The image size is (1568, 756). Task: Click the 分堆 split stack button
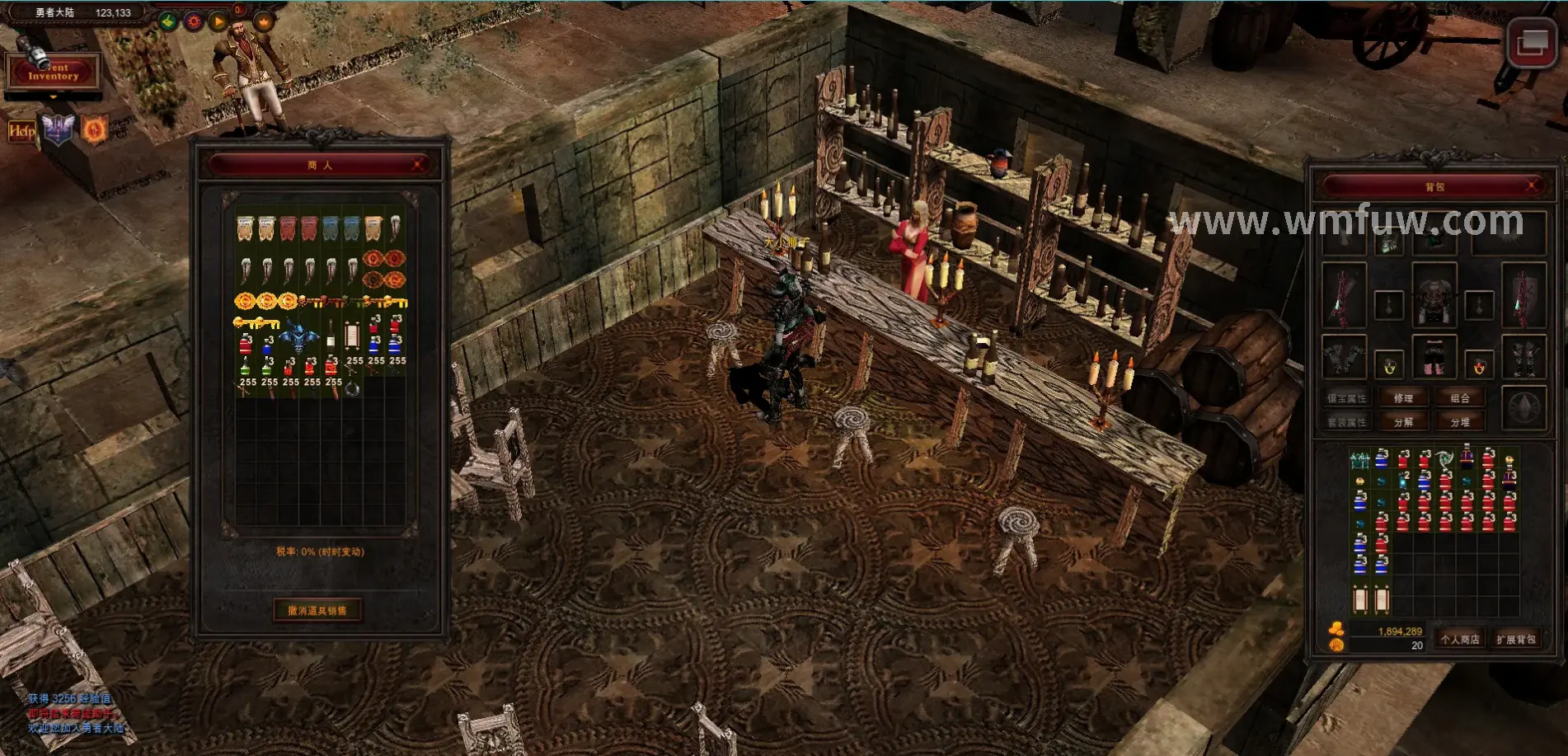point(1460,422)
